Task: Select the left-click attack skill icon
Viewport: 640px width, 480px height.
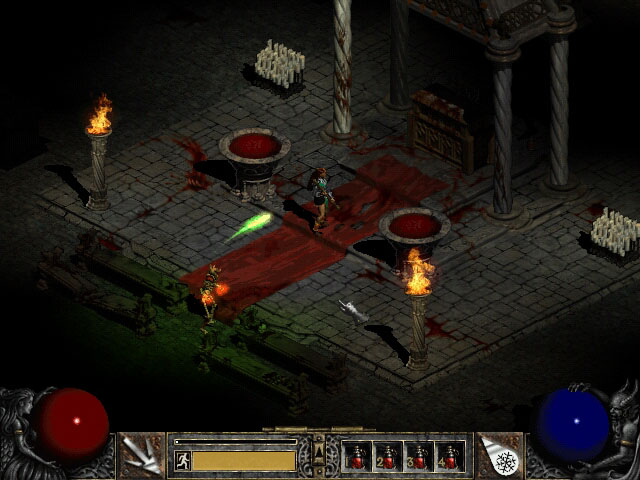Action: click(141, 455)
